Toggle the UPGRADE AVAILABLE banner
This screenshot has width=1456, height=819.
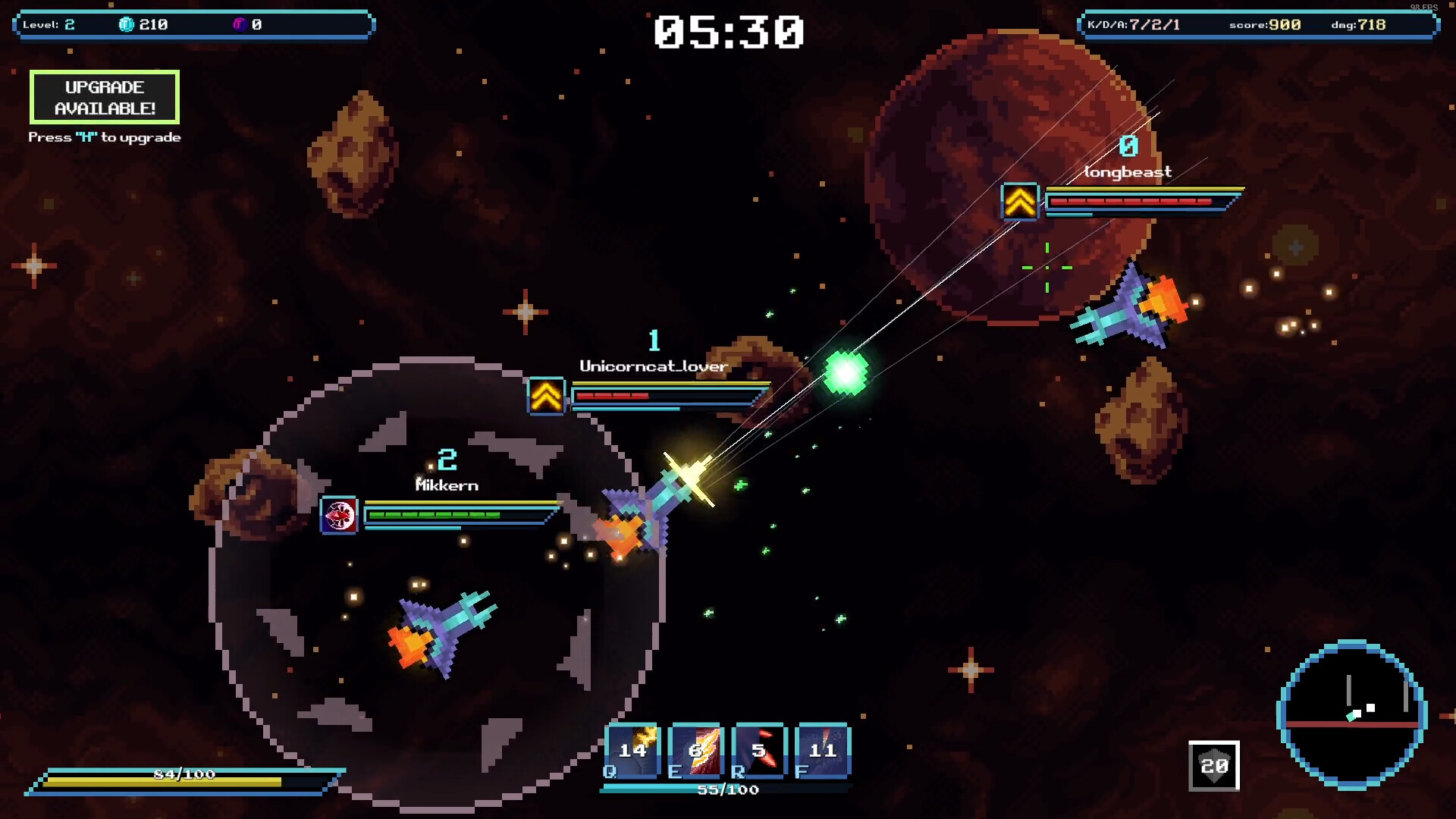104,97
